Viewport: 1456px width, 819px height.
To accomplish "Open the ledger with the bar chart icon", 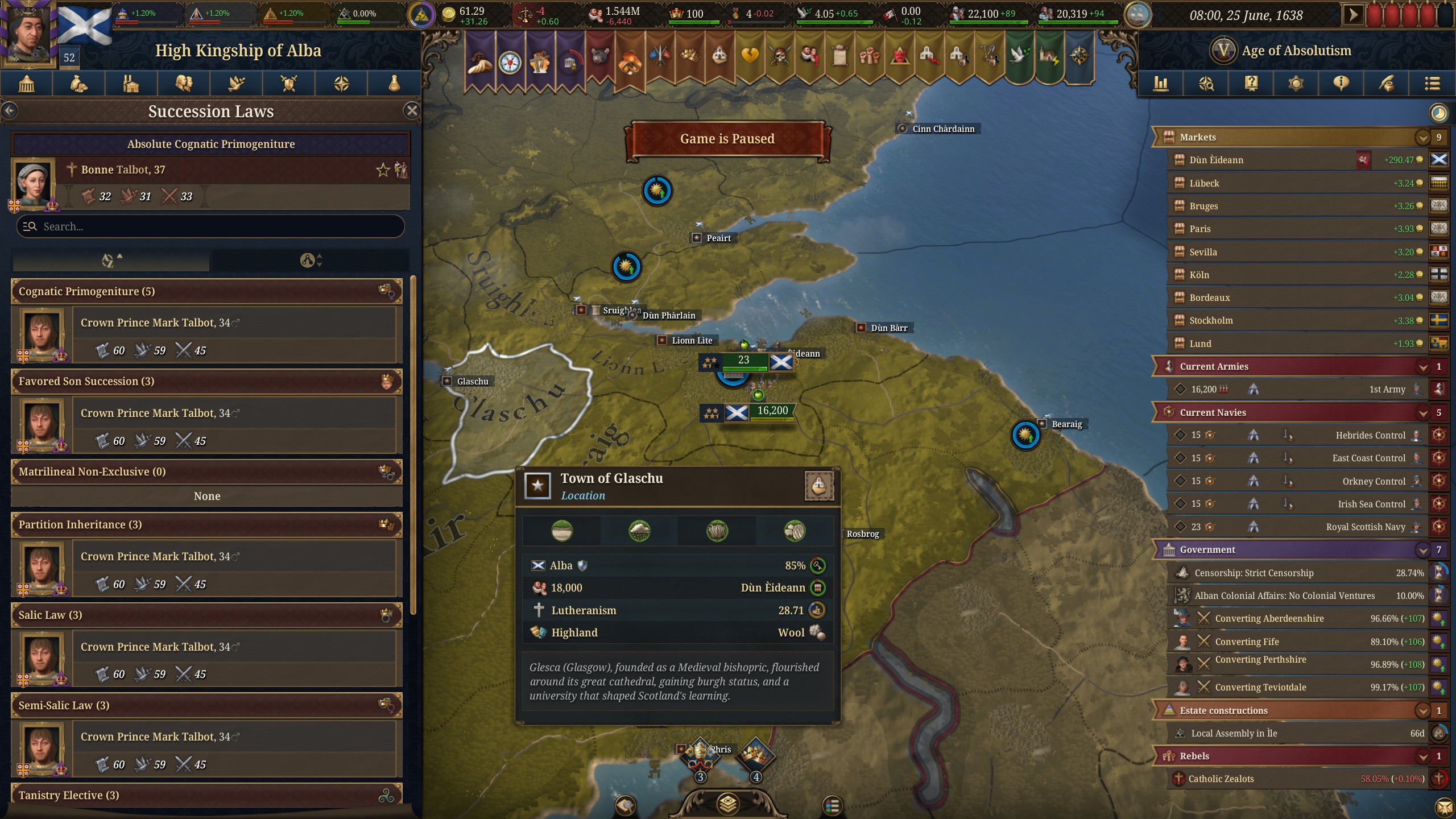I will (1161, 84).
